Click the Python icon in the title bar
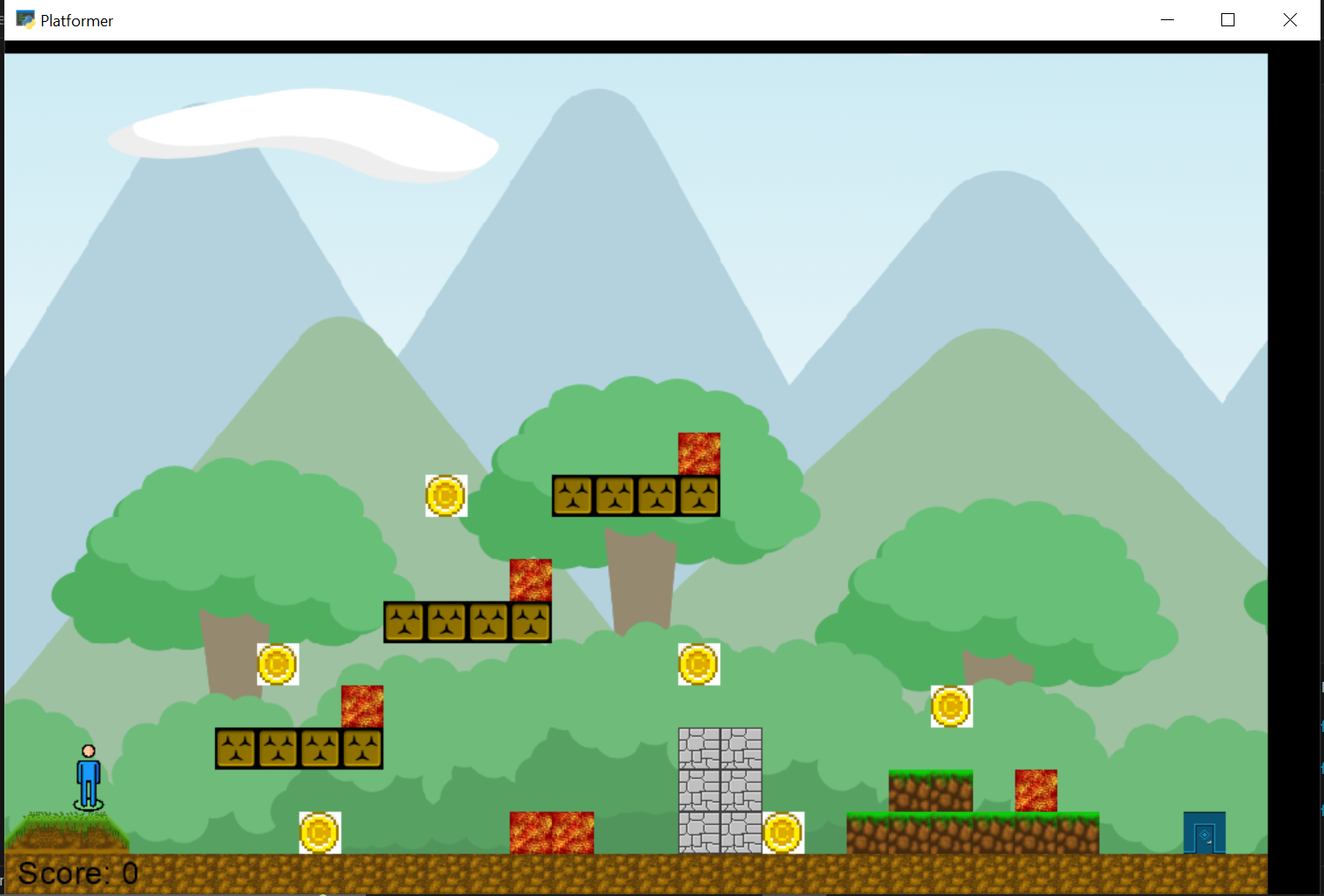Viewport: 1324px width, 896px height. pos(26,19)
